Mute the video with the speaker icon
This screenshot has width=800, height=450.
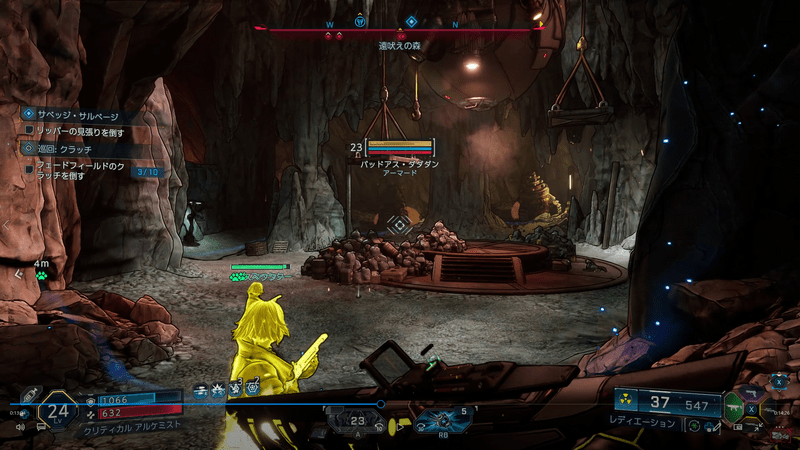coord(19,426)
